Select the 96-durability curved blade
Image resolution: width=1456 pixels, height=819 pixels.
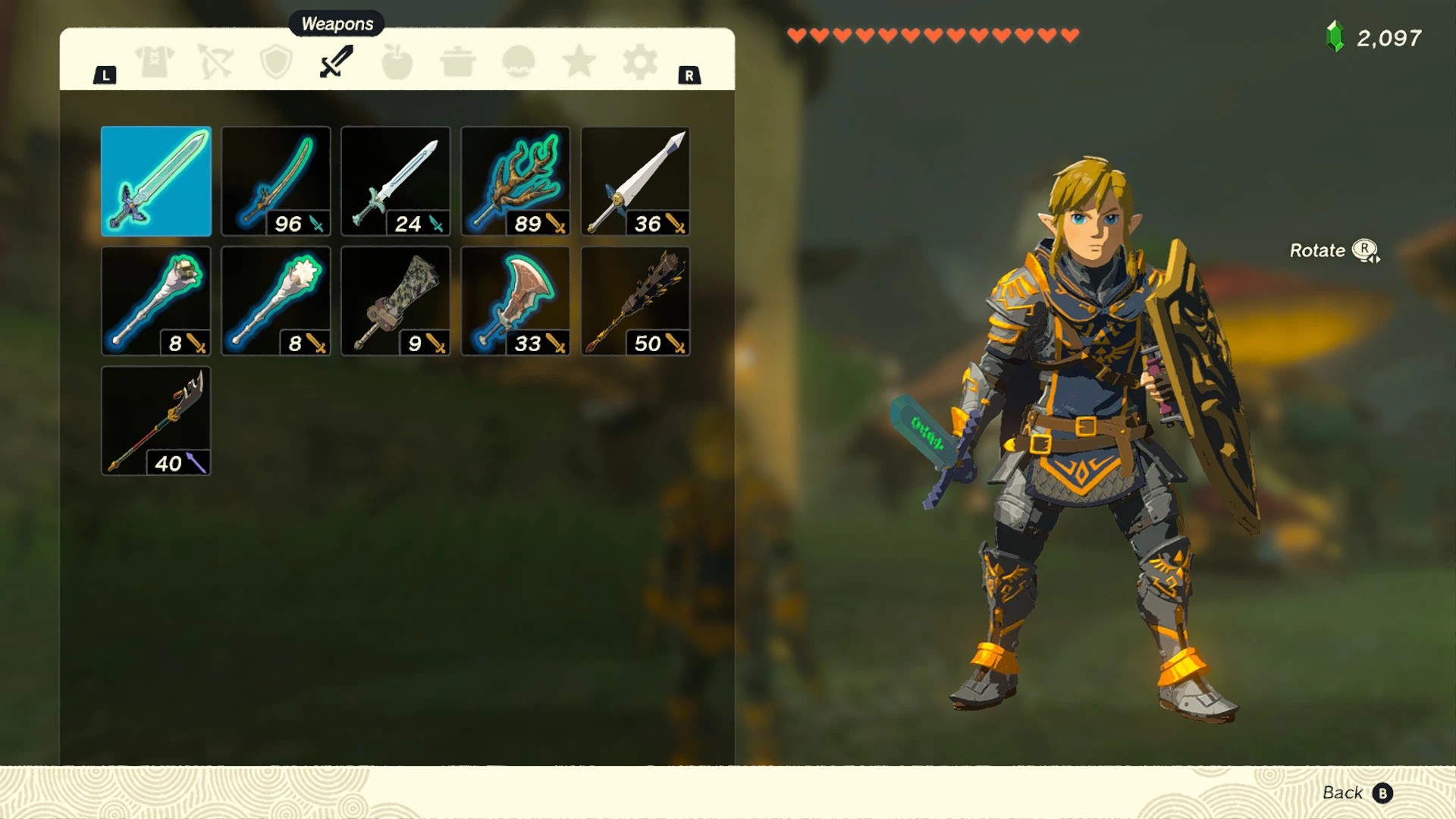(x=276, y=180)
